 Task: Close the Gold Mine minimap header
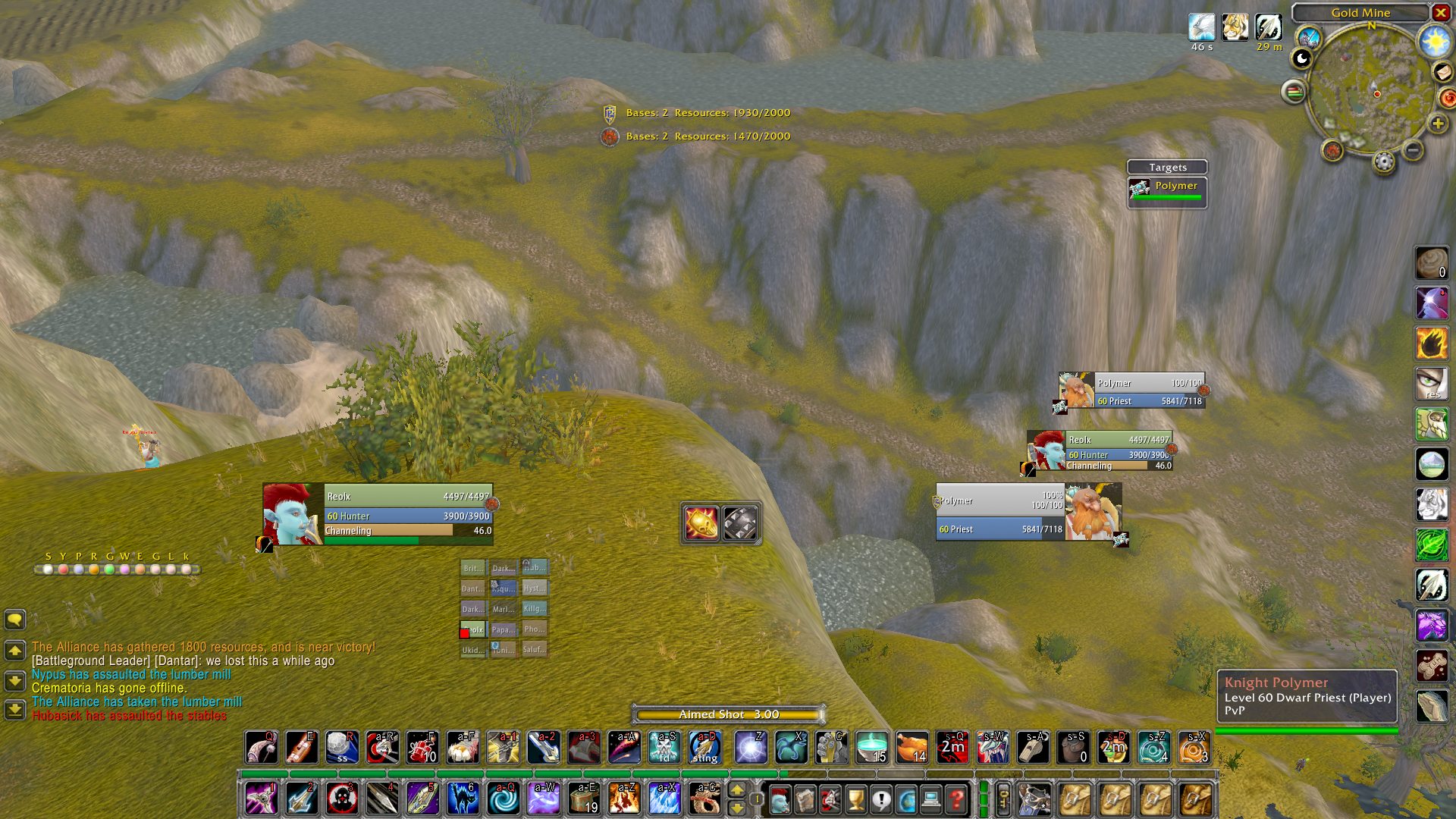(1440, 12)
